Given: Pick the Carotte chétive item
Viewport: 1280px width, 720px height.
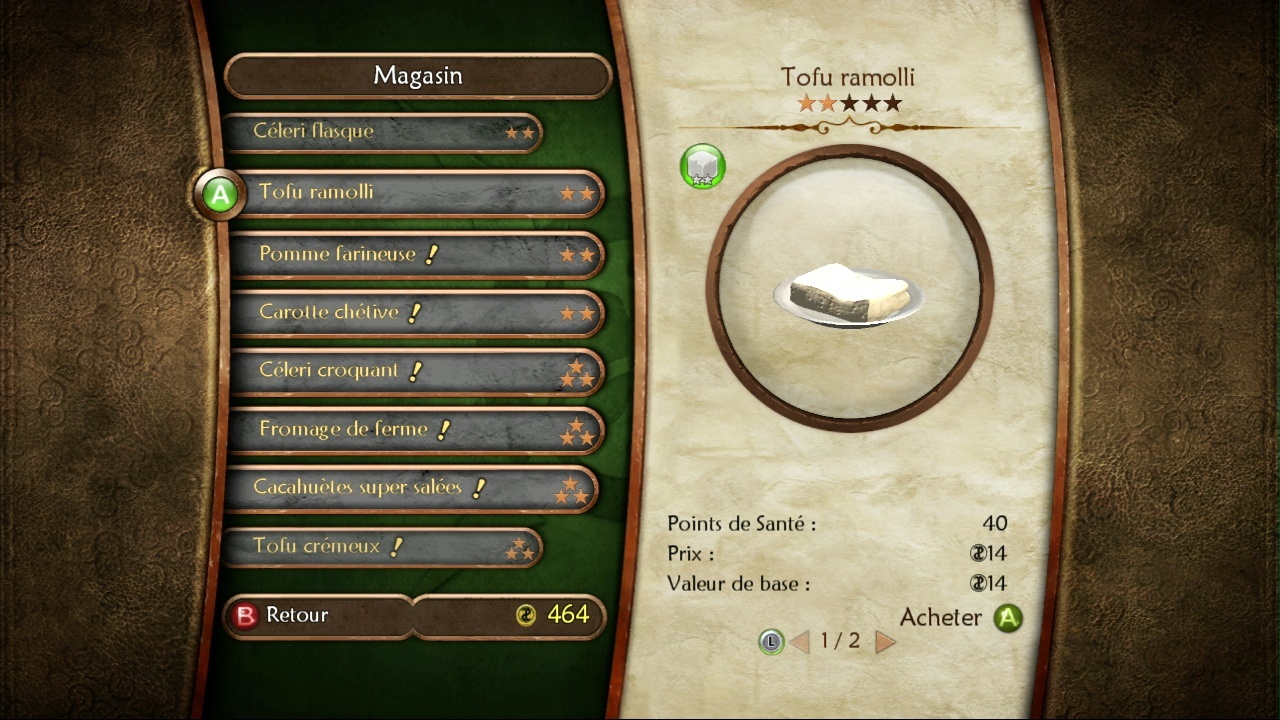Looking at the screenshot, I should [x=416, y=312].
